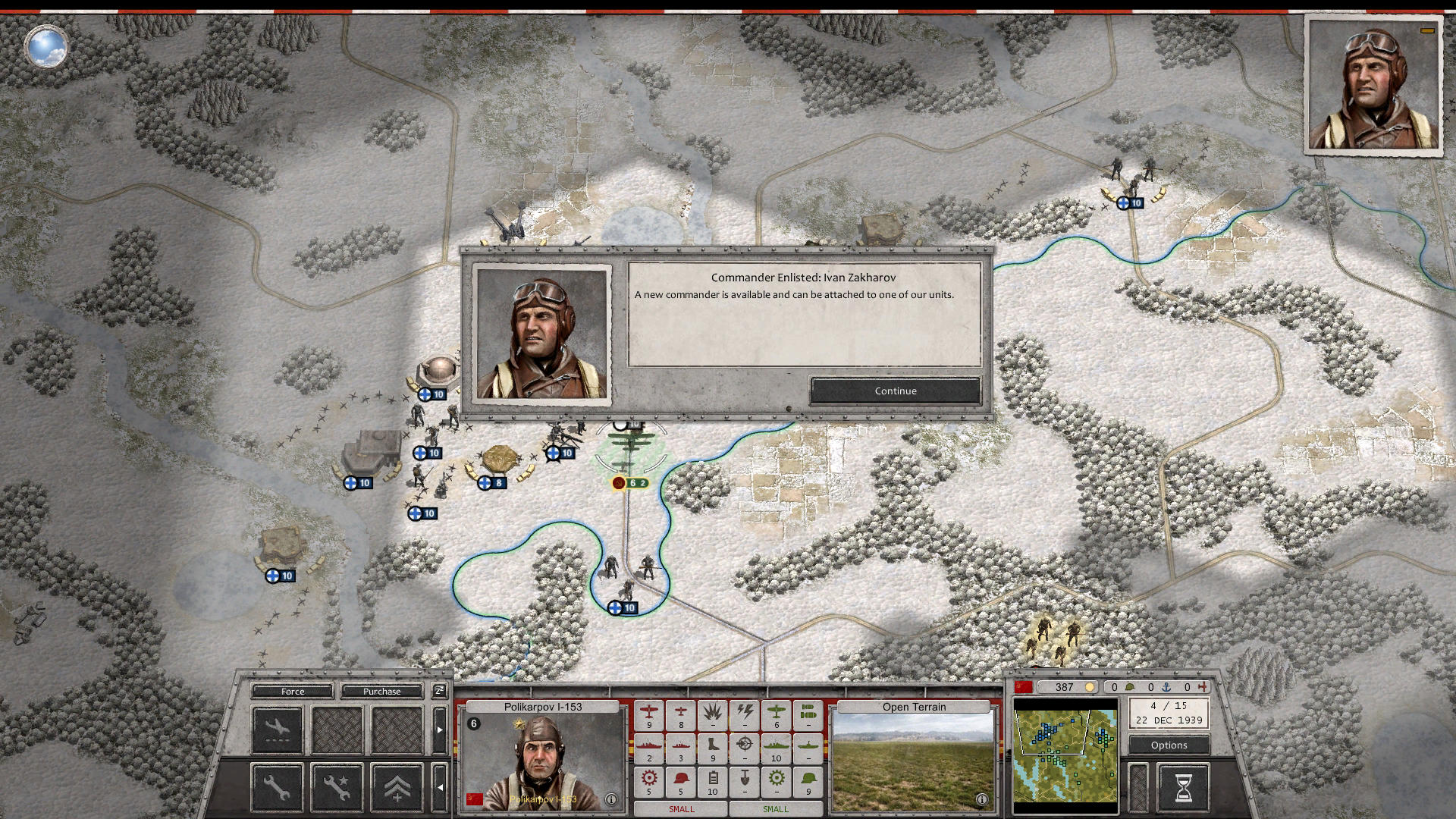
Task: Toggle the sleep Zz unit button
Action: click(x=439, y=691)
